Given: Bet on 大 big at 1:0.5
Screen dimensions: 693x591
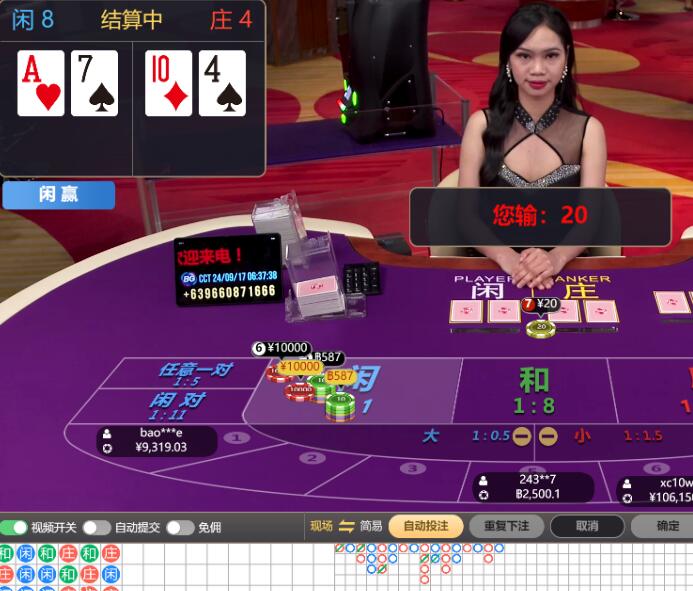Looking at the screenshot, I should pos(452,436).
